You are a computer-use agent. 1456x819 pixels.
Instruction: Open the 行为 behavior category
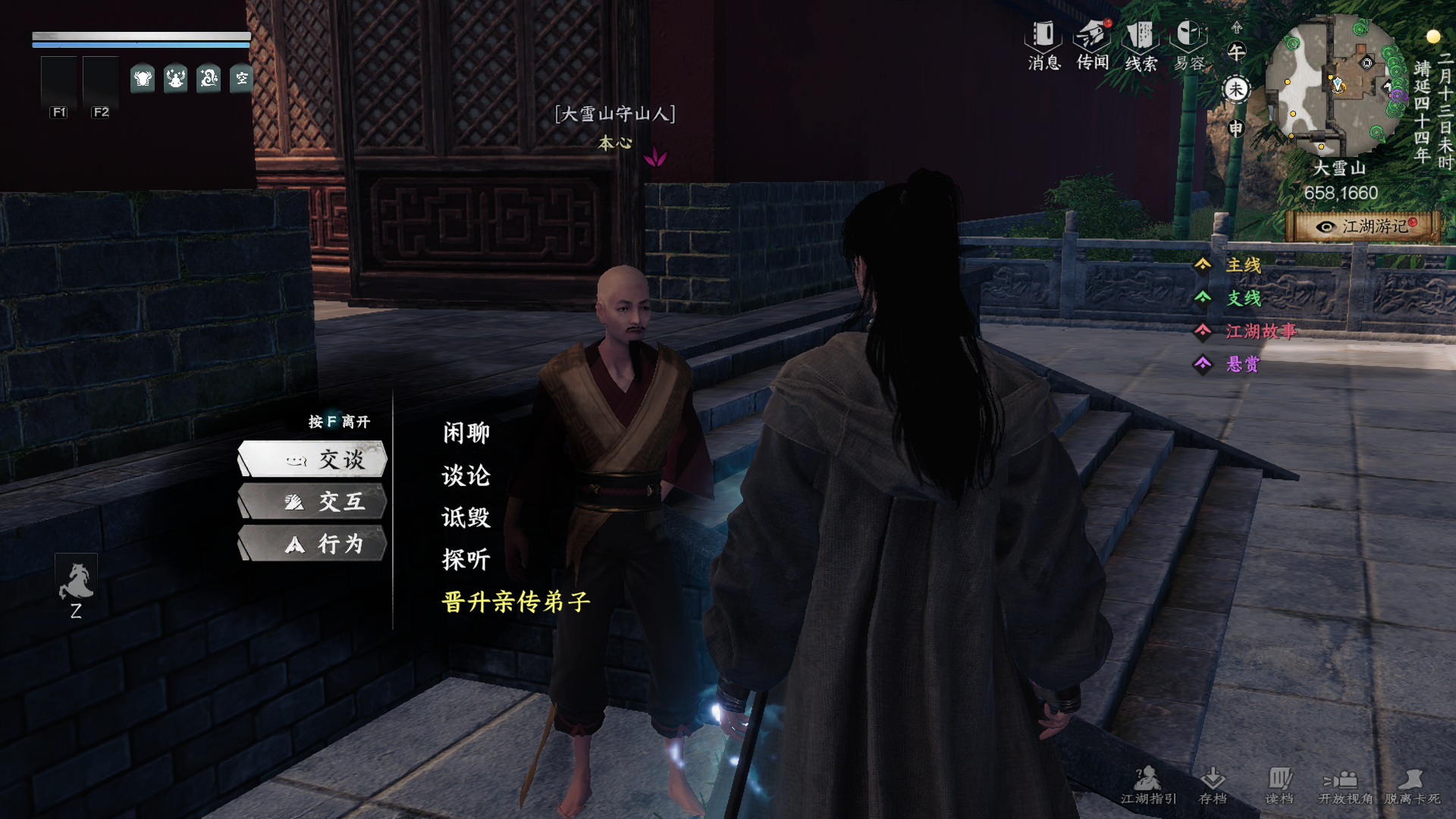pos(312,544)
